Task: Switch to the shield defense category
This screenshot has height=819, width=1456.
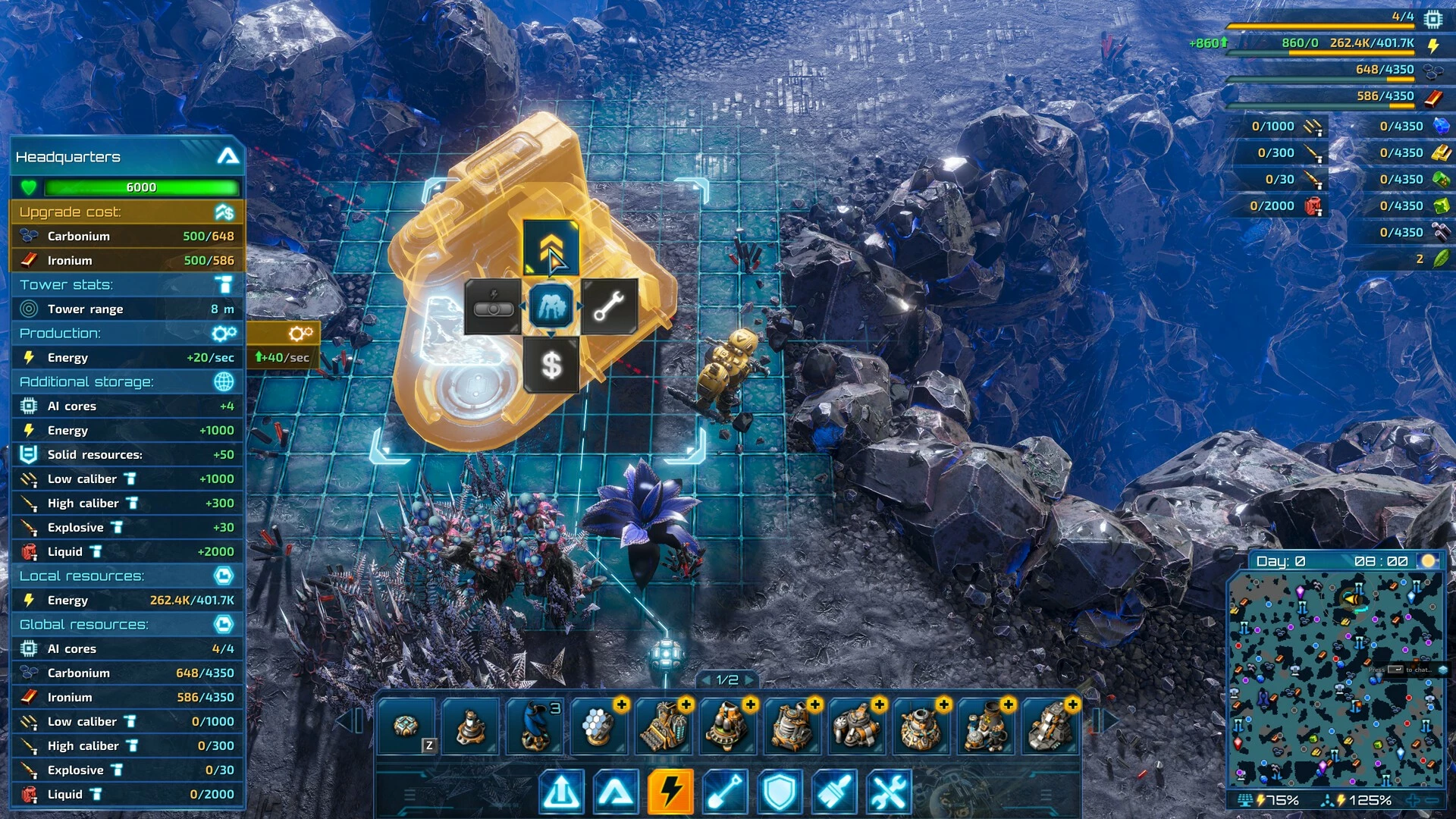Action: pos(779,792)
